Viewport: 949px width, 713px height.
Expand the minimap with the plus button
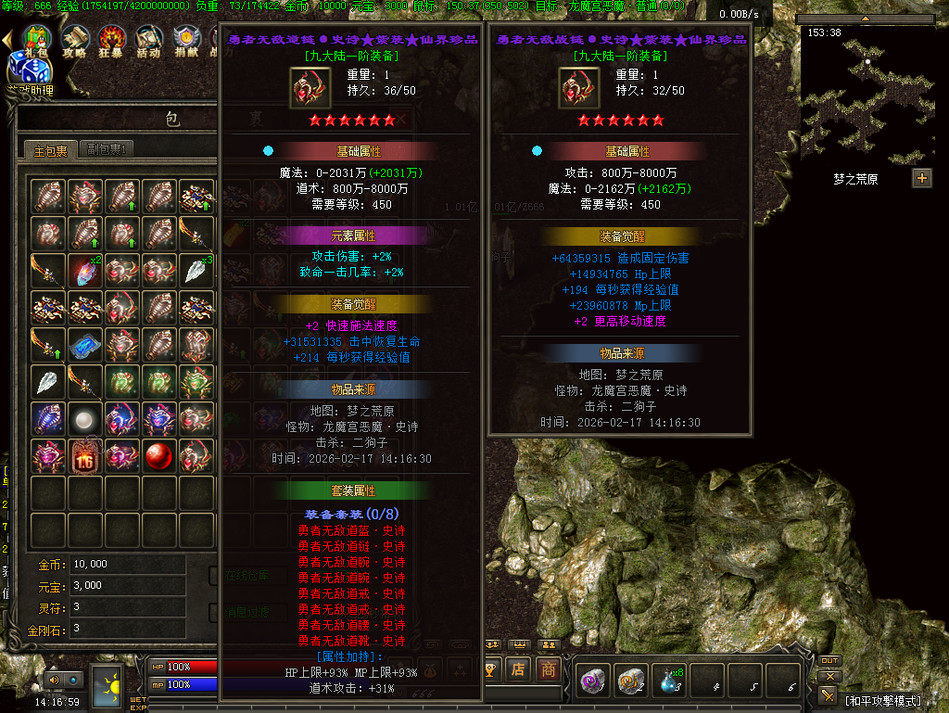921,179
